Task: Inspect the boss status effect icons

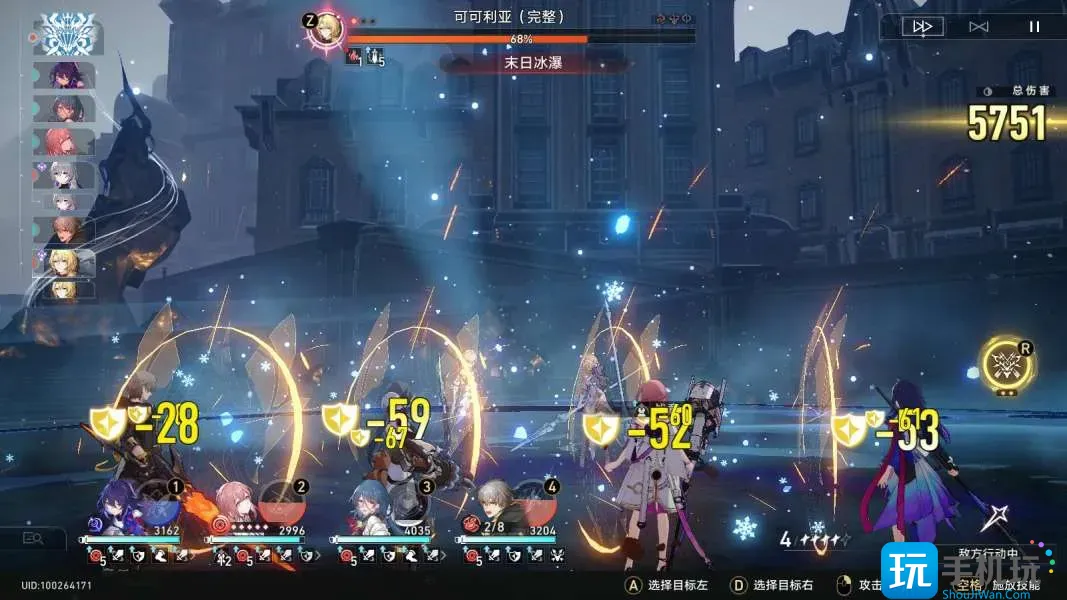Action: point(365,59)
